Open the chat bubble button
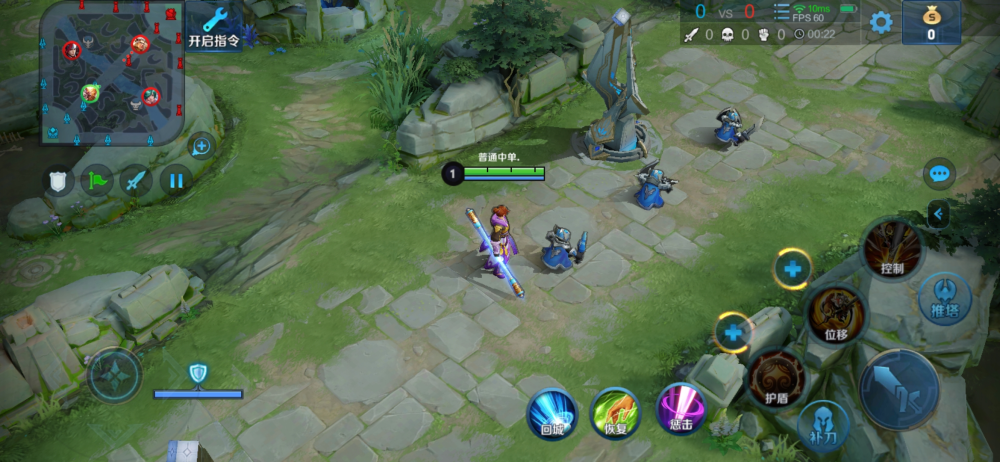Screen dimensions: 1000x462 click(x=938, y=174)
